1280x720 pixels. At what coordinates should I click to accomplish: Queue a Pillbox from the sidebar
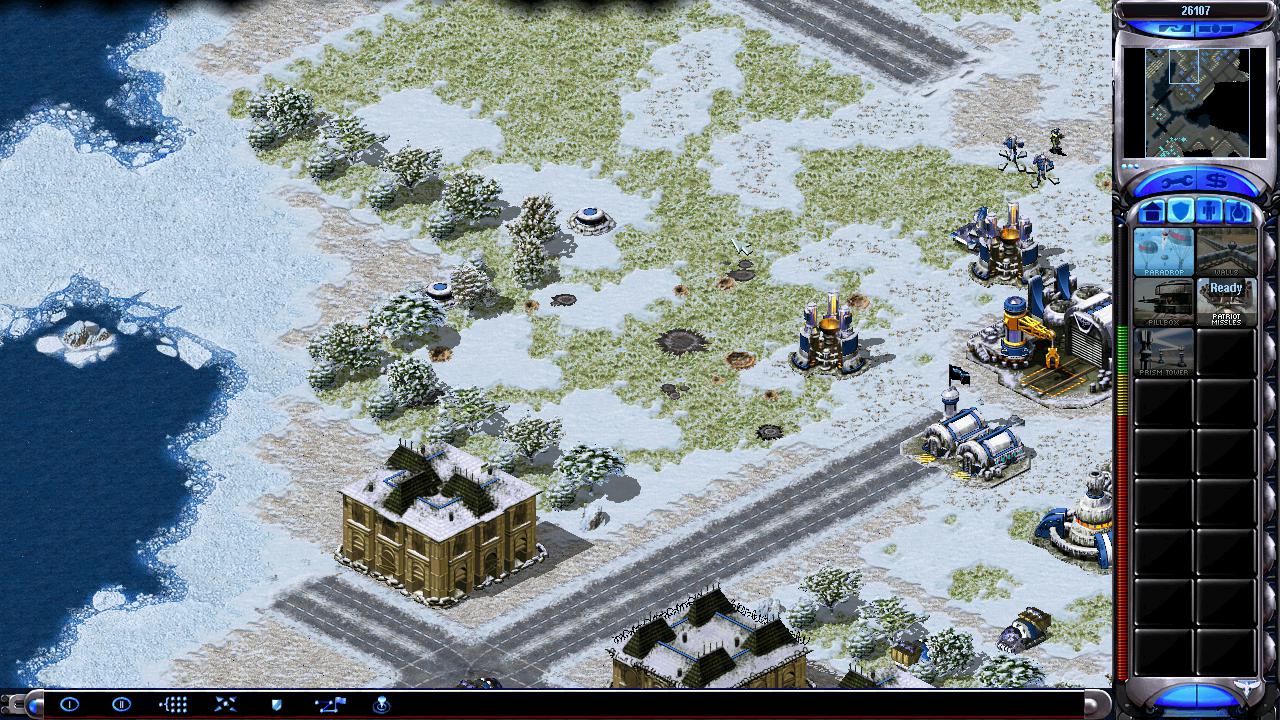pyautogui.click(x=1163, y=302)
